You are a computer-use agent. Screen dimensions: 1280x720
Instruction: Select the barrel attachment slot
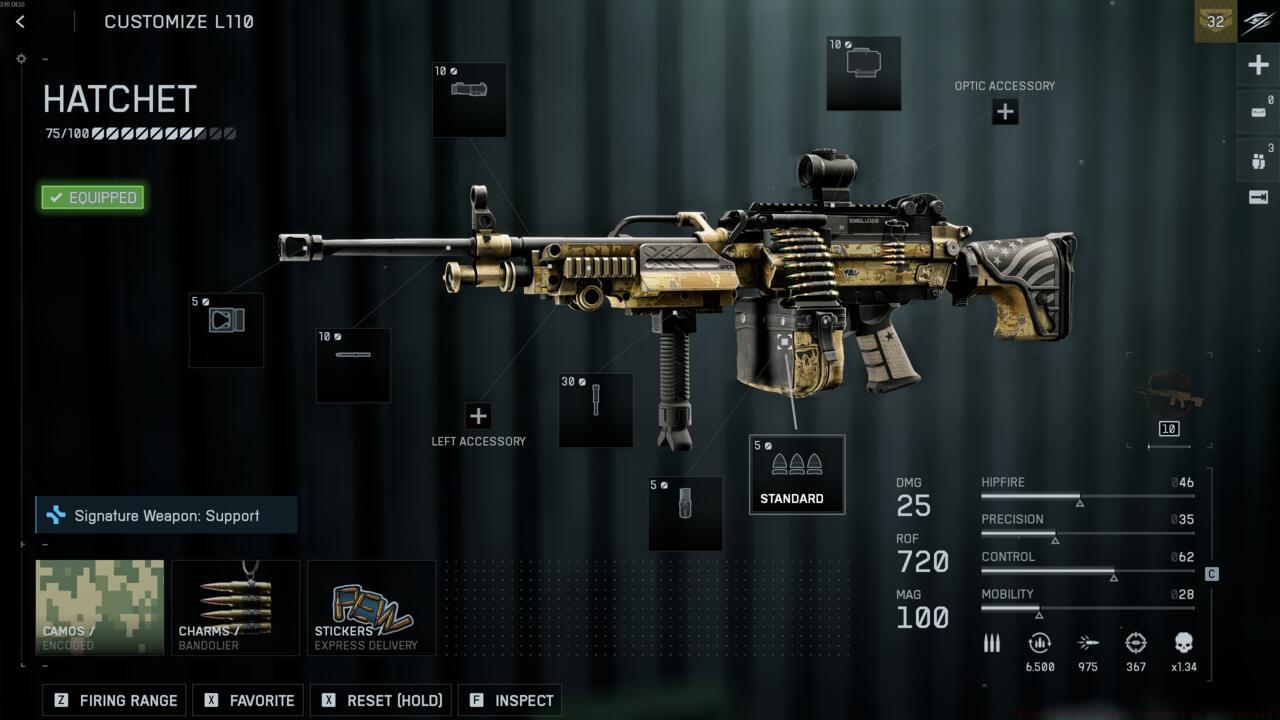click(353, 365)
